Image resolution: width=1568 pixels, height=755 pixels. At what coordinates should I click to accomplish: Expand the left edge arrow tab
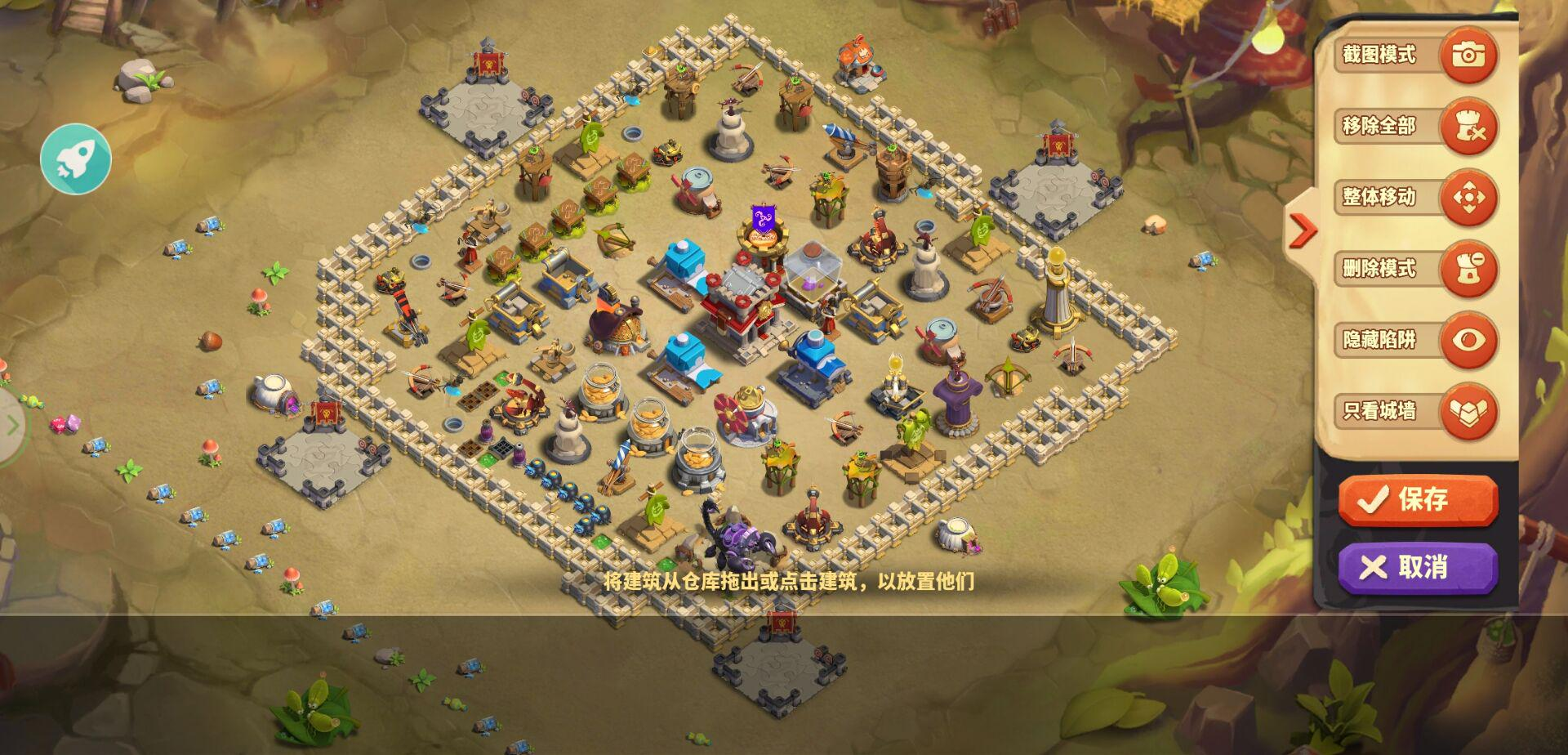tap(11, 425)
